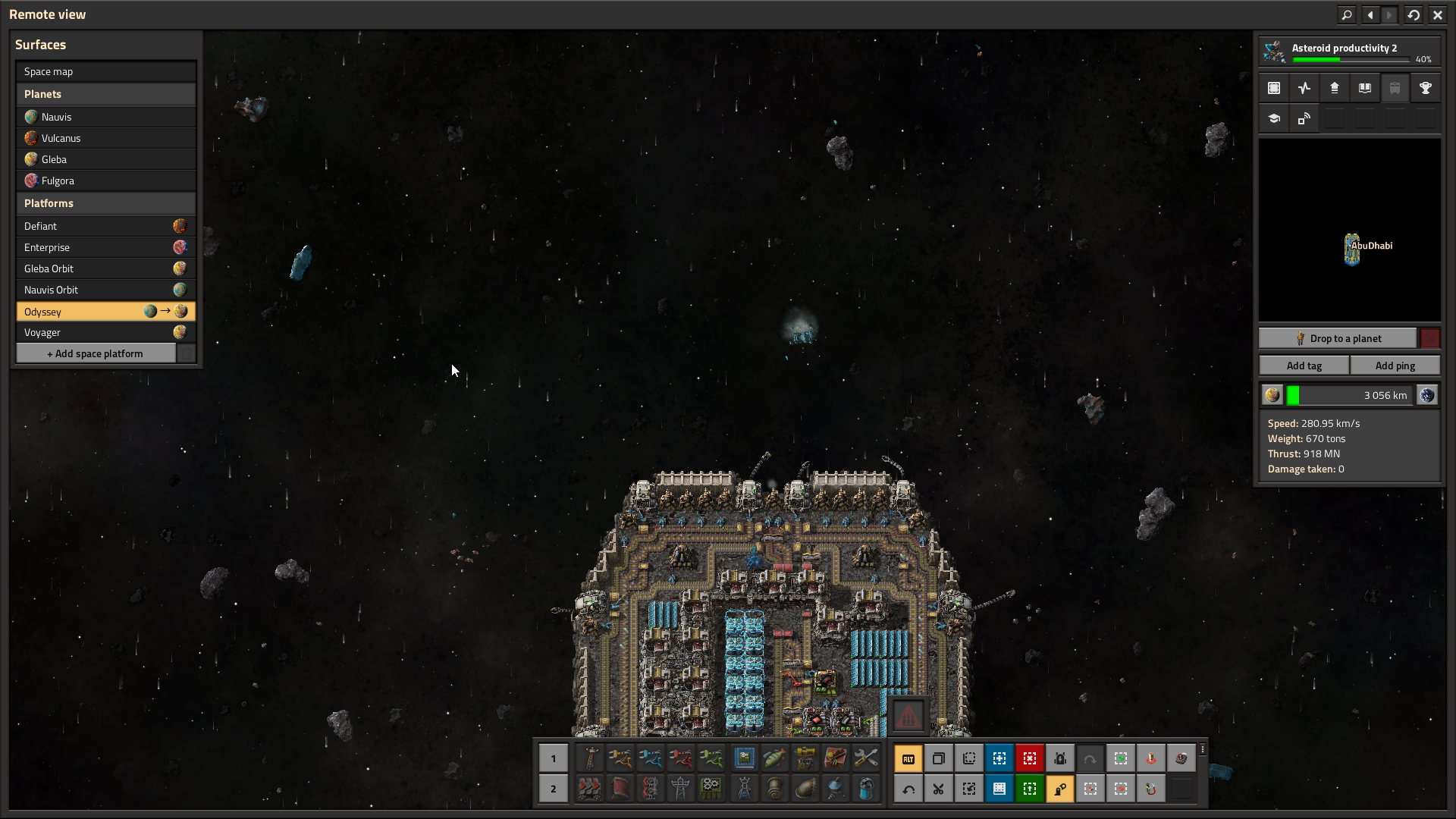Select the red deconstruction planner shortcut
The height and width of the screenshot is (819, 1456).
(x=1029, y=758)
